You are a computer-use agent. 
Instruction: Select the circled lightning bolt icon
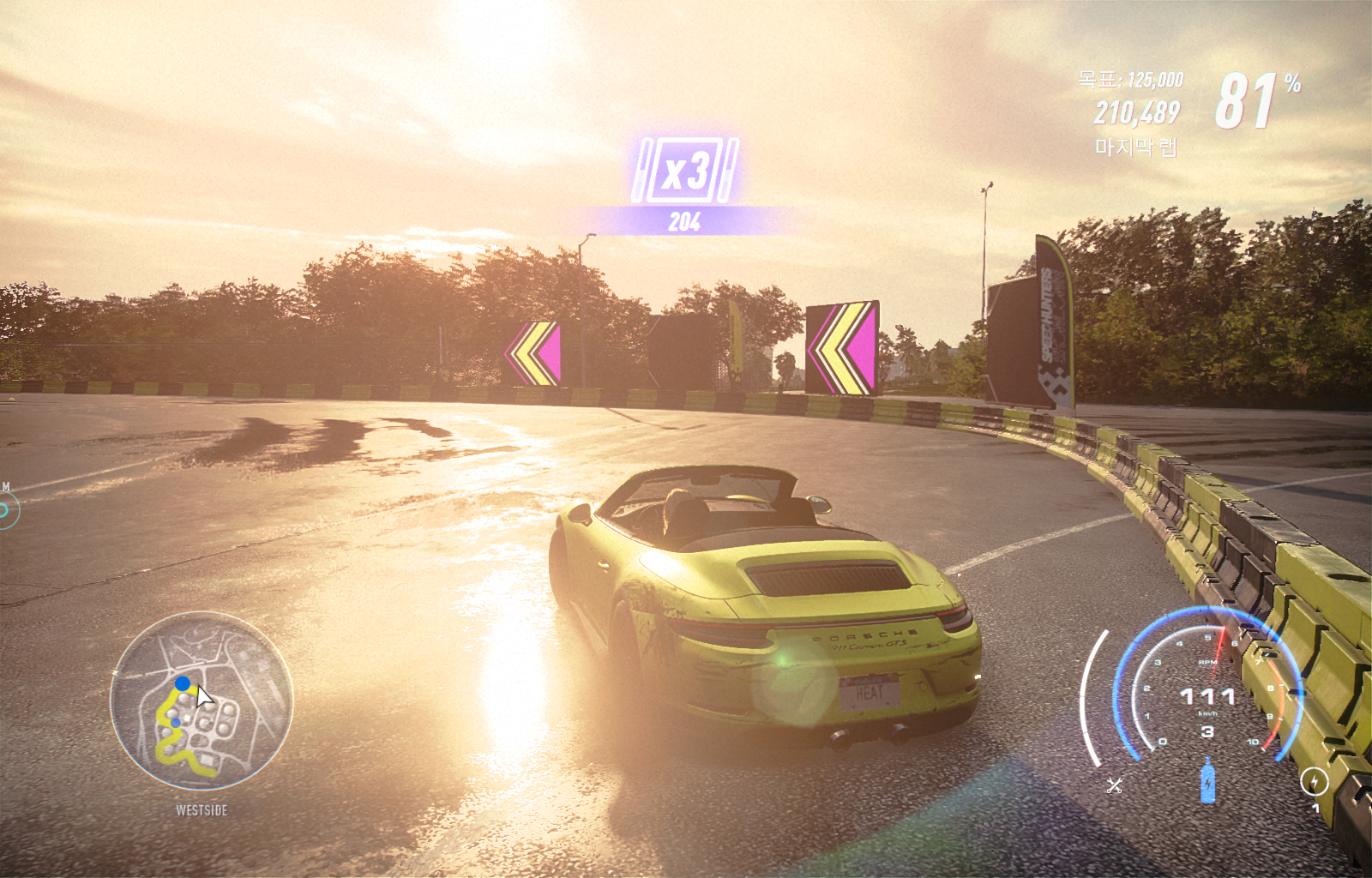click(1314, 781)
